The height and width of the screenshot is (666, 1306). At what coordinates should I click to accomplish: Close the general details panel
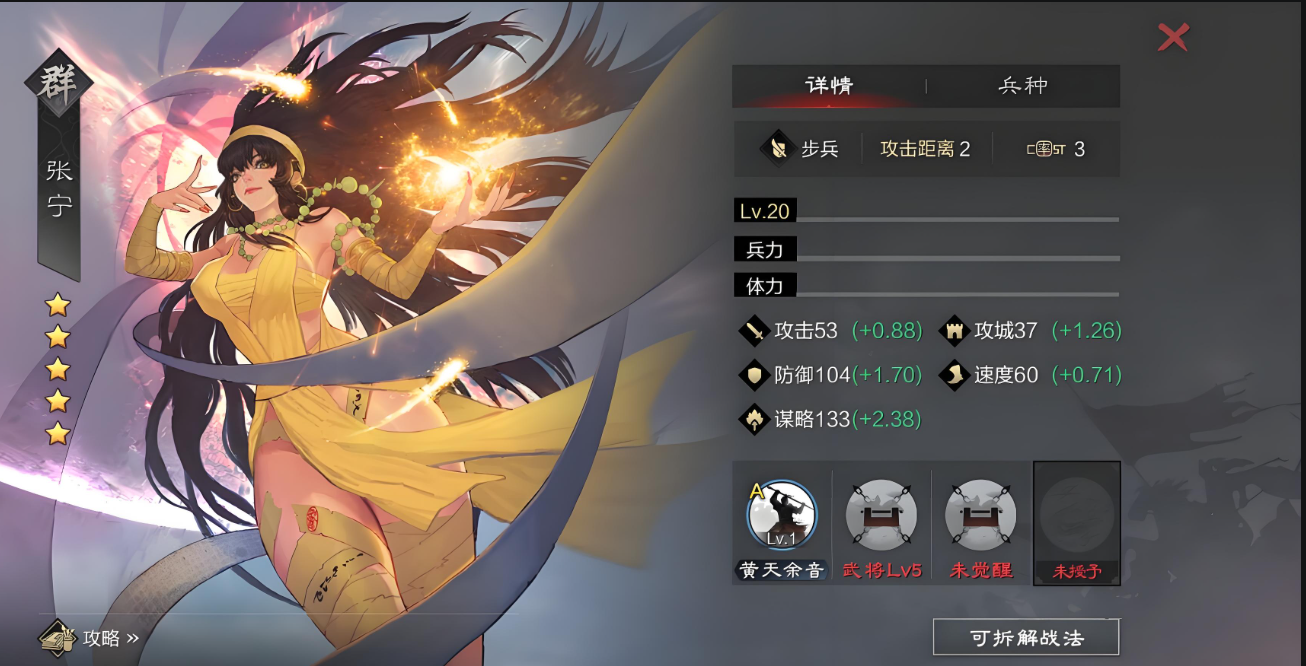(1173, 37)
